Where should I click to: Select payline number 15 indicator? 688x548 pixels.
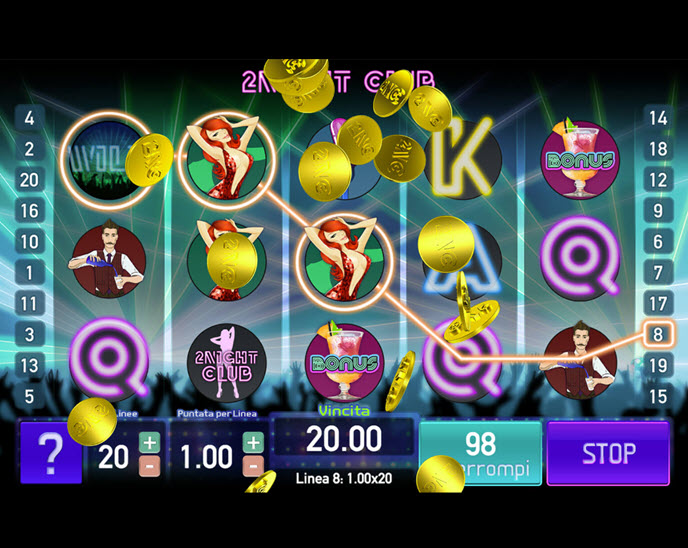tap(658, 396)
